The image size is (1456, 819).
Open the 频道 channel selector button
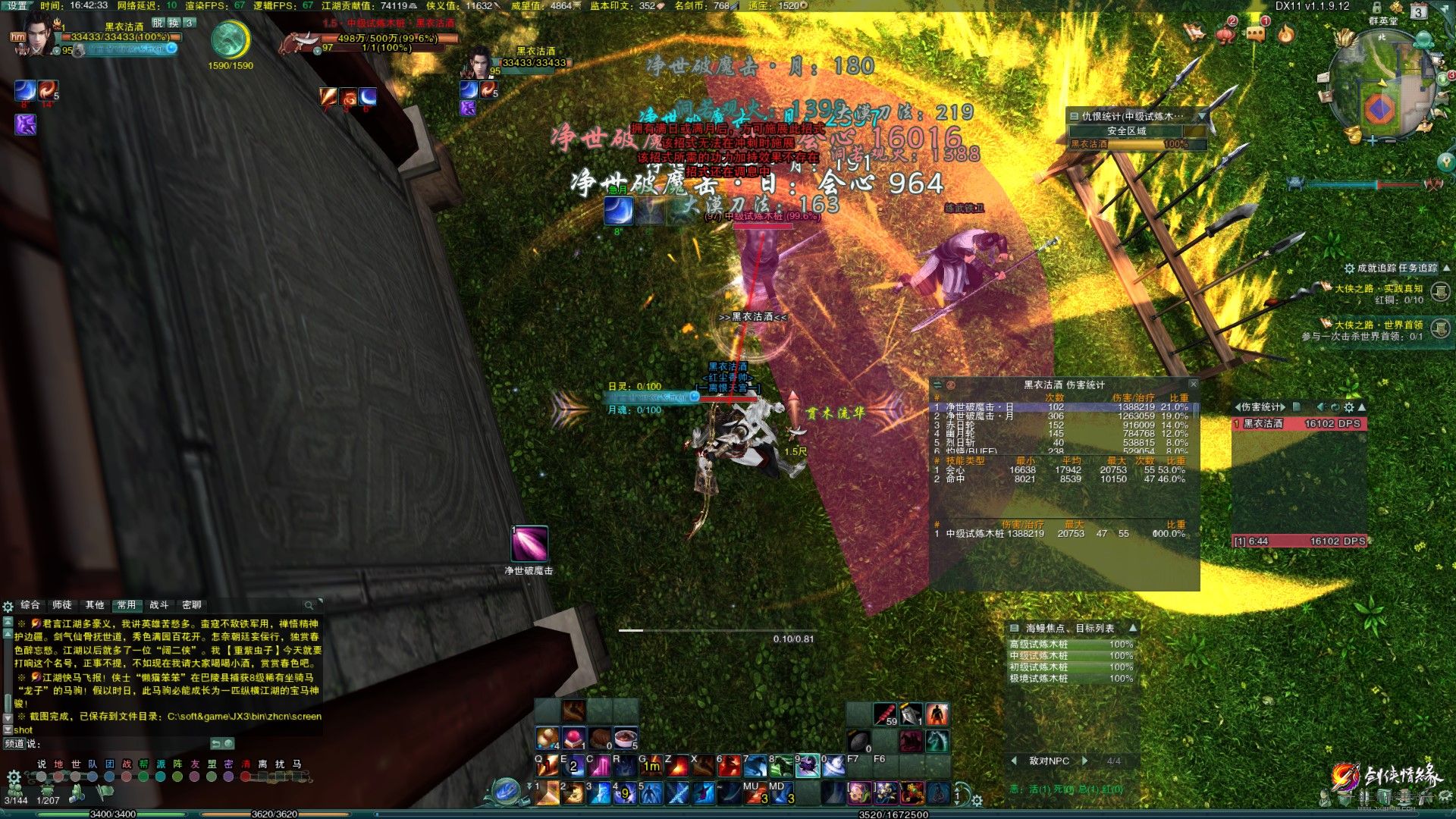pyautogui.click(x=16, y=744)
